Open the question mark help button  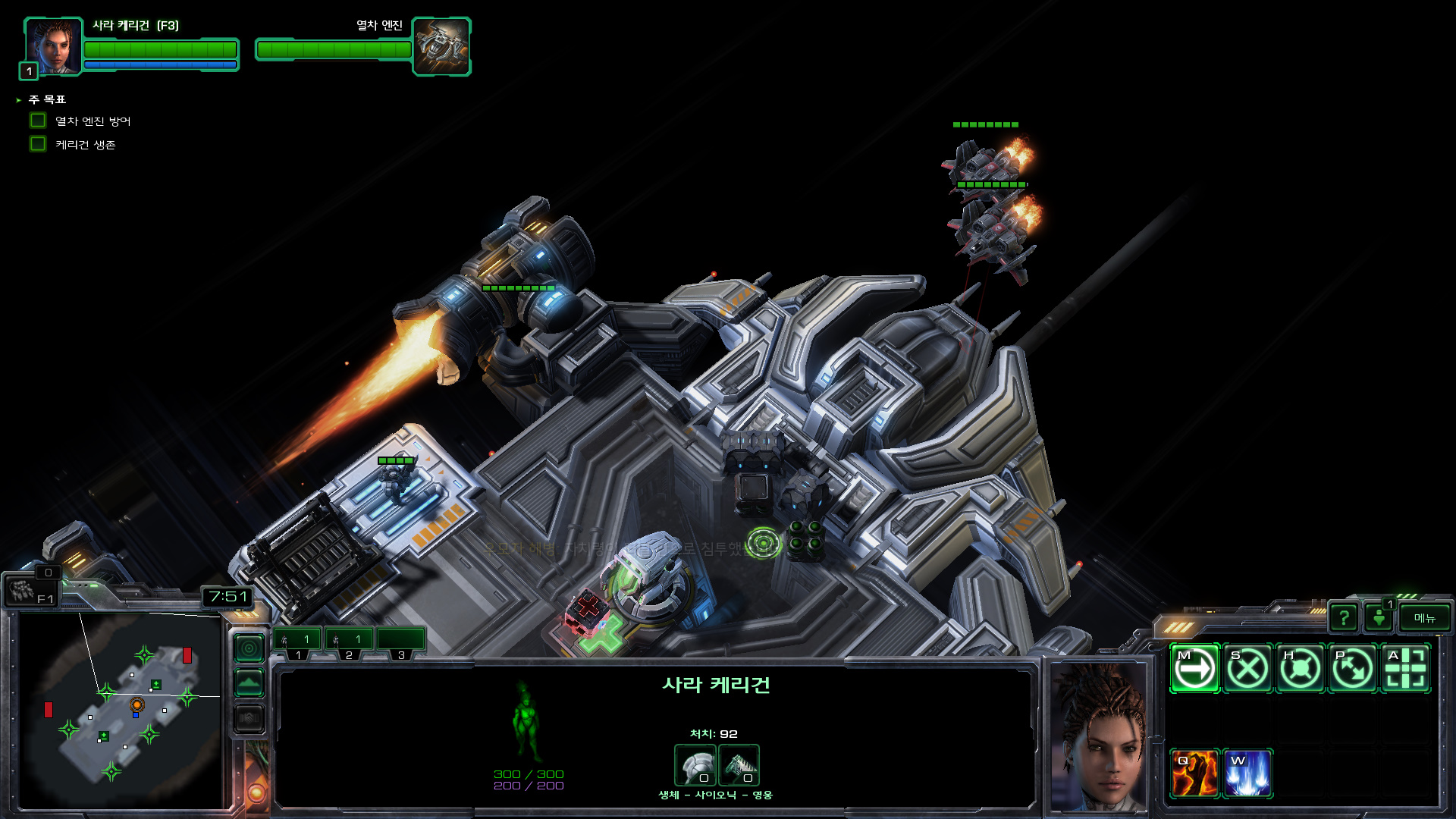click(1343, 618)
